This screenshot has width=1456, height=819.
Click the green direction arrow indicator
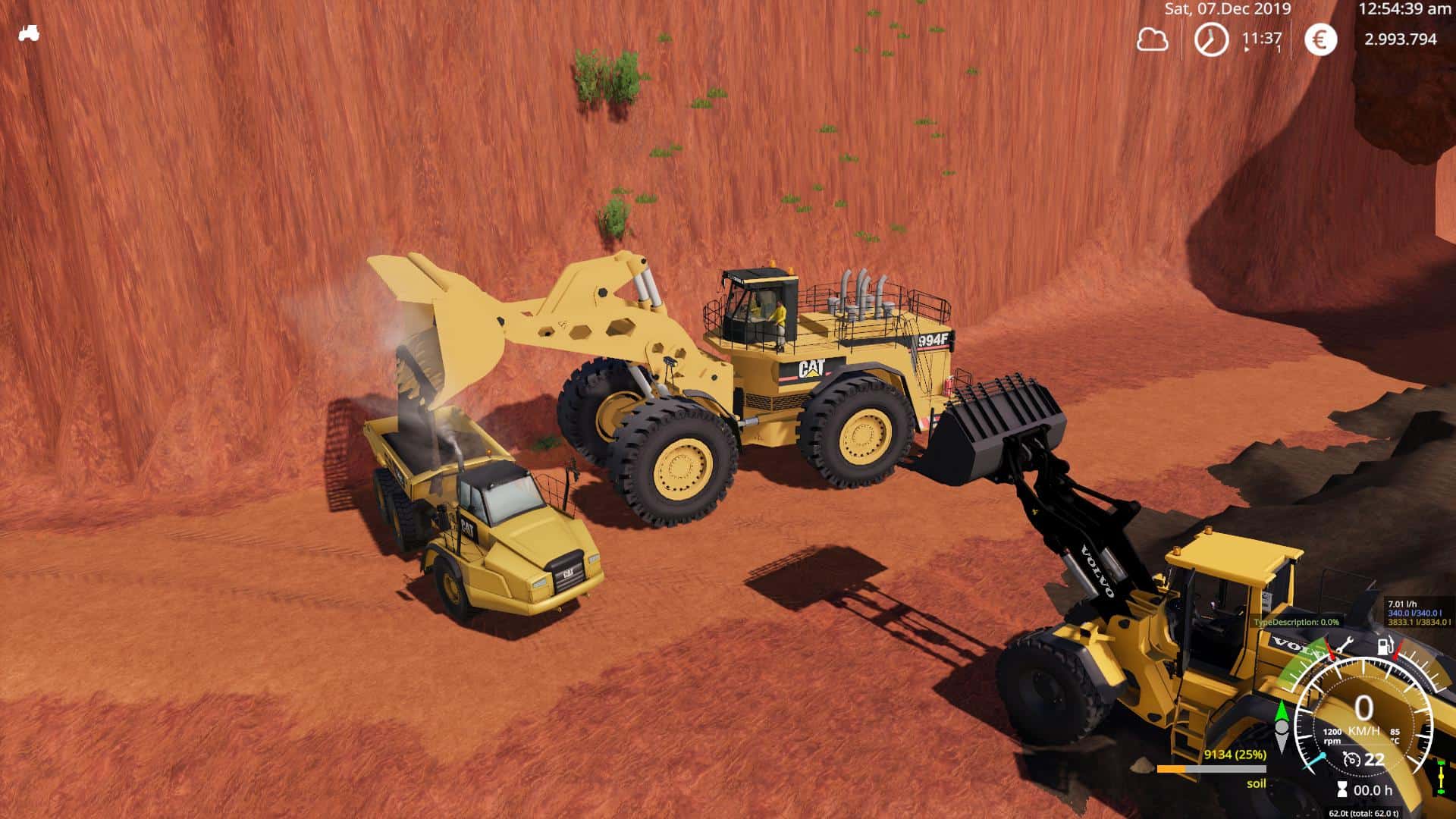click(x=1282, y=714)
